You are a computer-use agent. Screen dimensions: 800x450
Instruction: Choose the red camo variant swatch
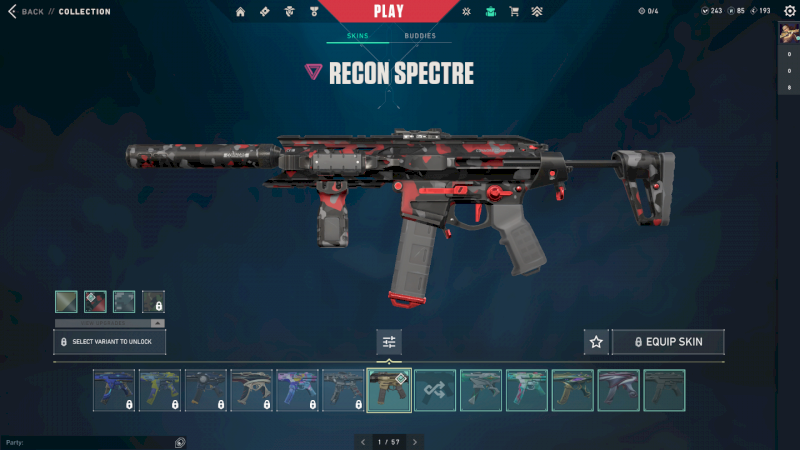(x=95, y=301)
